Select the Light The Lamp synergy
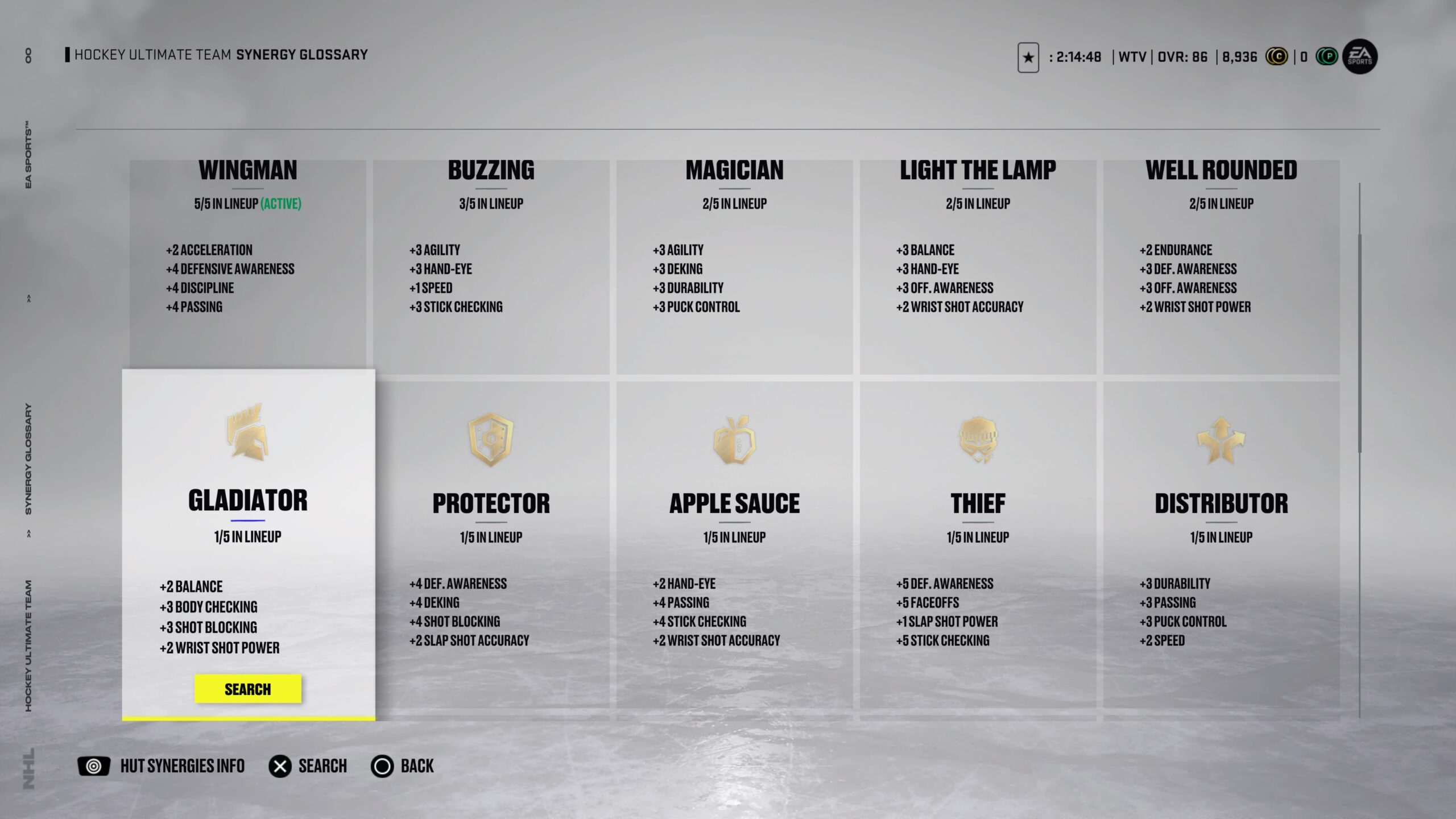This screenshot has height=819, width=1456. coord(978,262)
